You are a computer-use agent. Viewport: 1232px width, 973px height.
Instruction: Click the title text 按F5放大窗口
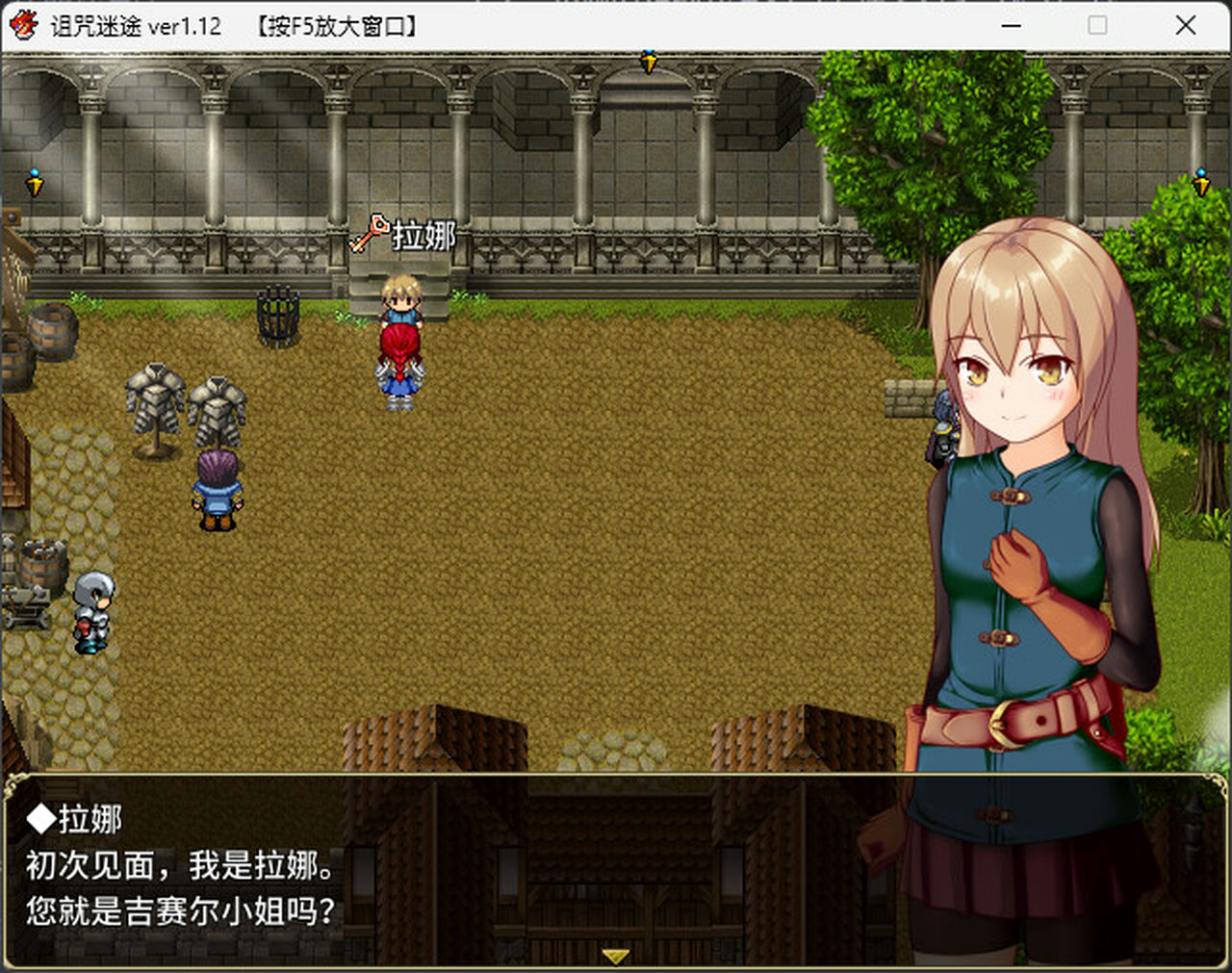point(339,26)
